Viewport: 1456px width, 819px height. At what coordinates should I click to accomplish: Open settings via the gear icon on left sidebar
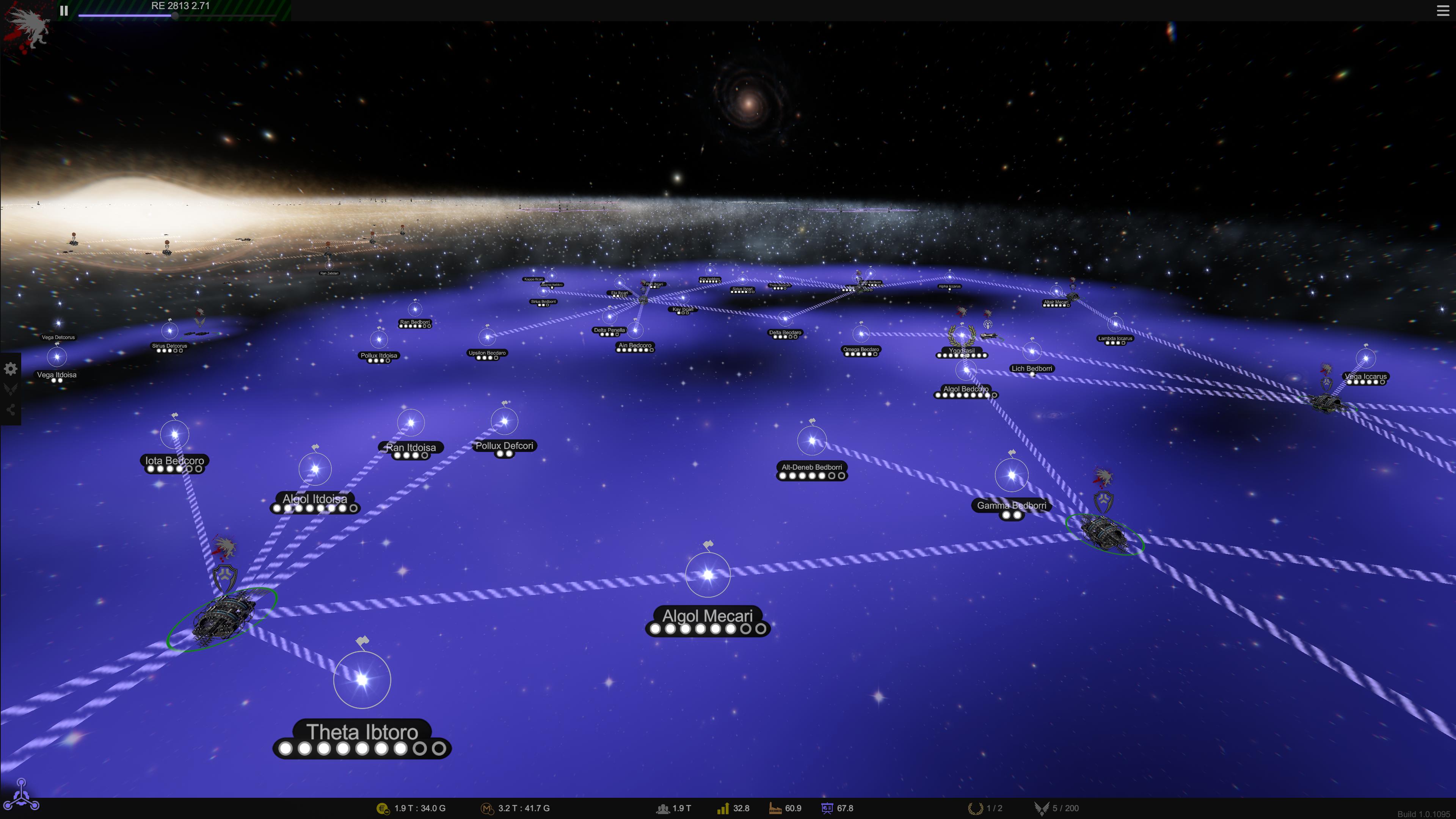click(x=11, y=368)
